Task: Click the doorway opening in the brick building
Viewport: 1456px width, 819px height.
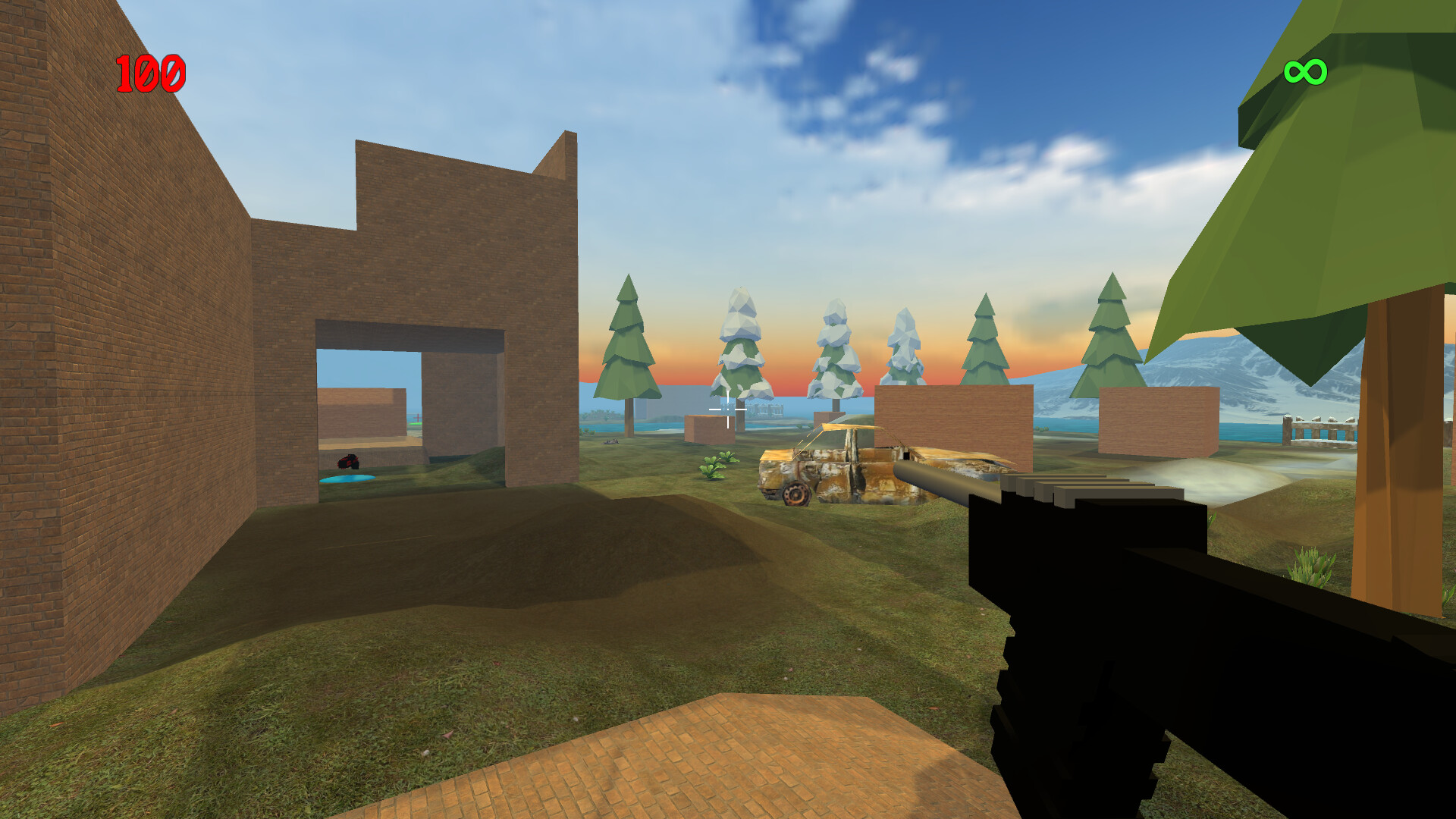Action: 409,409
